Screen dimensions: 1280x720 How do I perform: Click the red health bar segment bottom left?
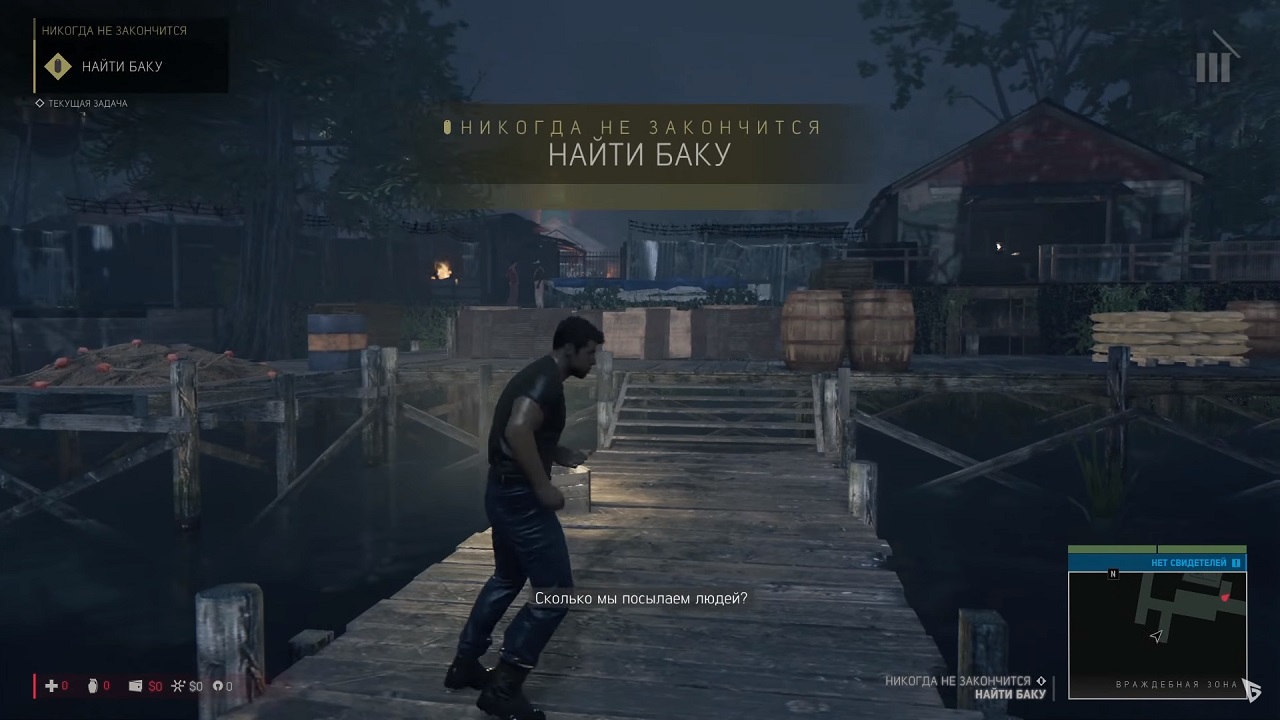tap(34, 686)
